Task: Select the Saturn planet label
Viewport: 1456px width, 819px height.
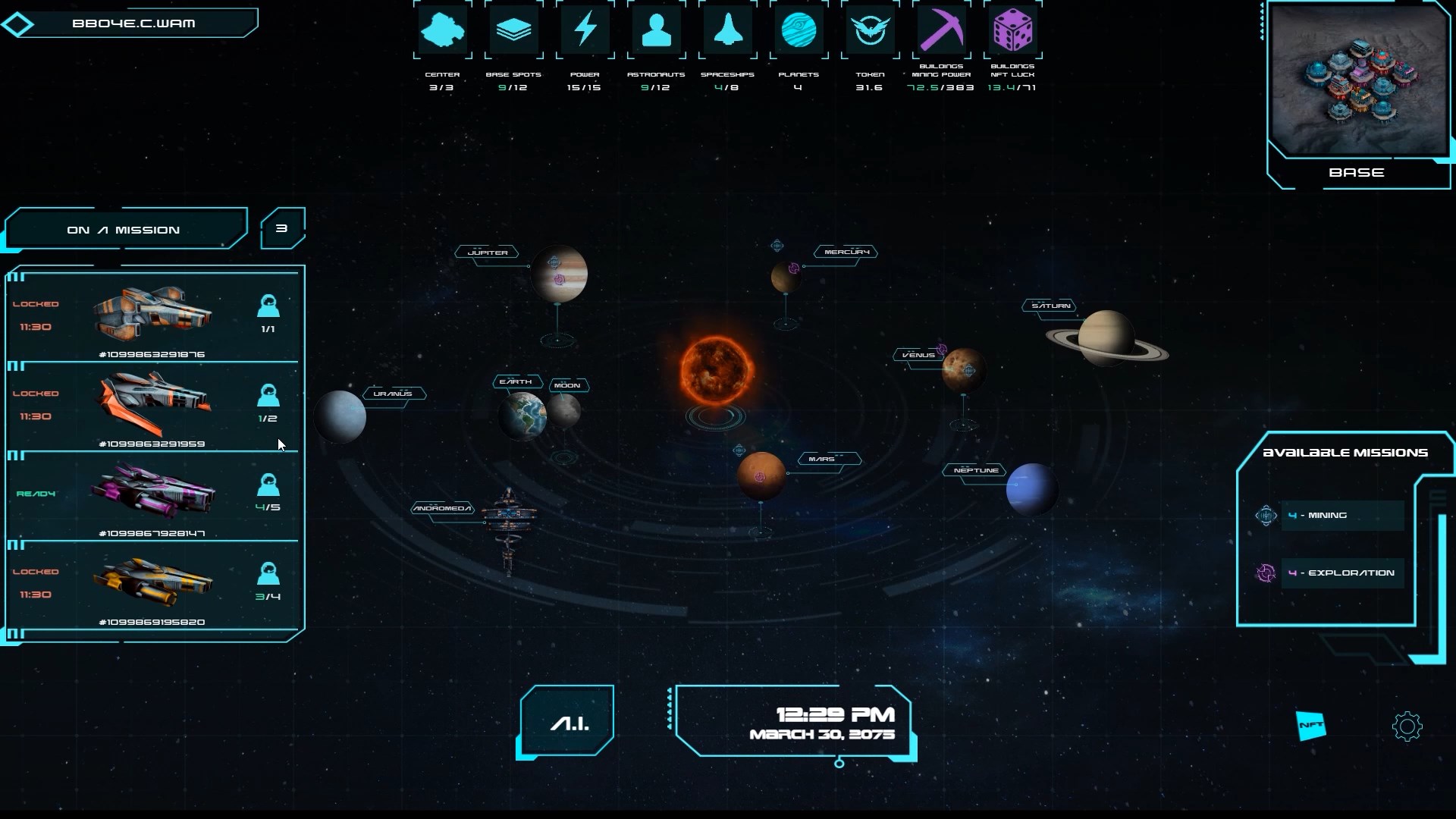Action: pos(1051,306)
